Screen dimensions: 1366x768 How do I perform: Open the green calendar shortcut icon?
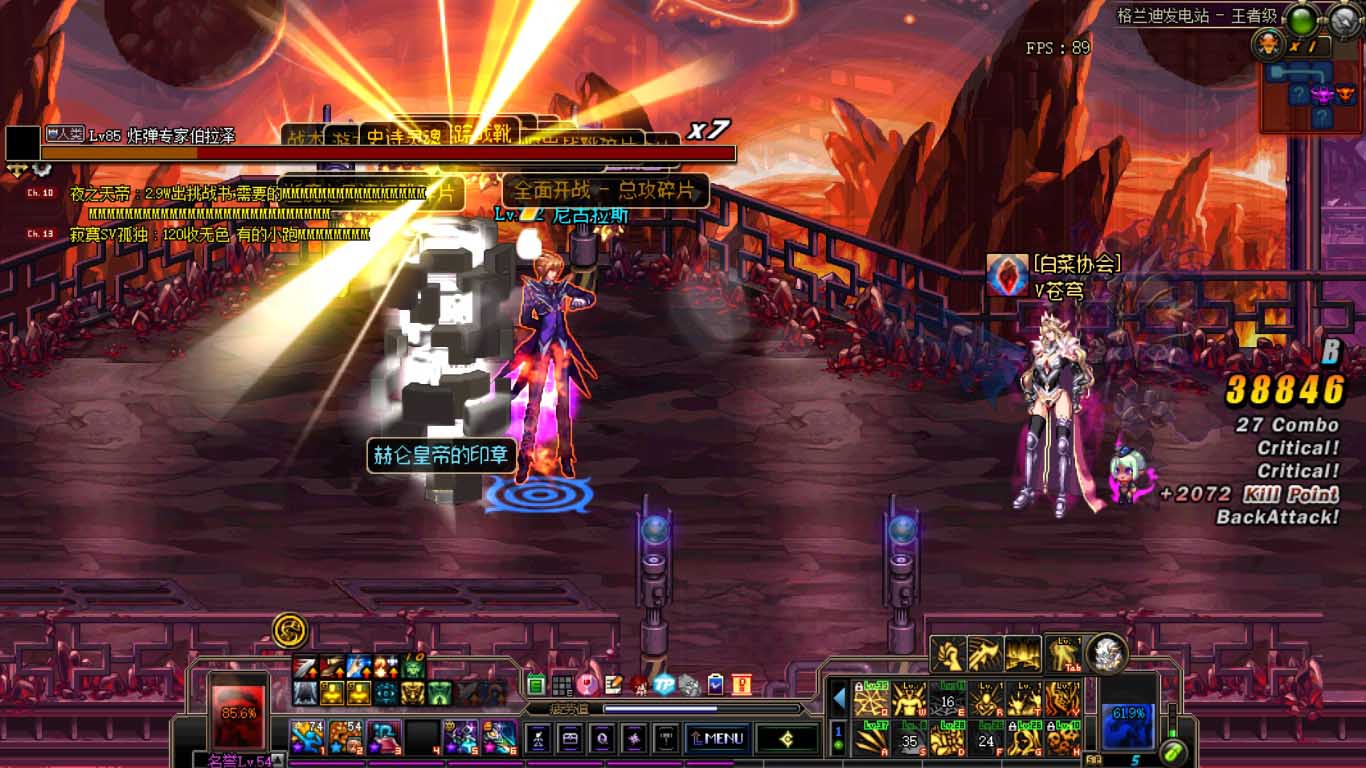tap(535, 685)
